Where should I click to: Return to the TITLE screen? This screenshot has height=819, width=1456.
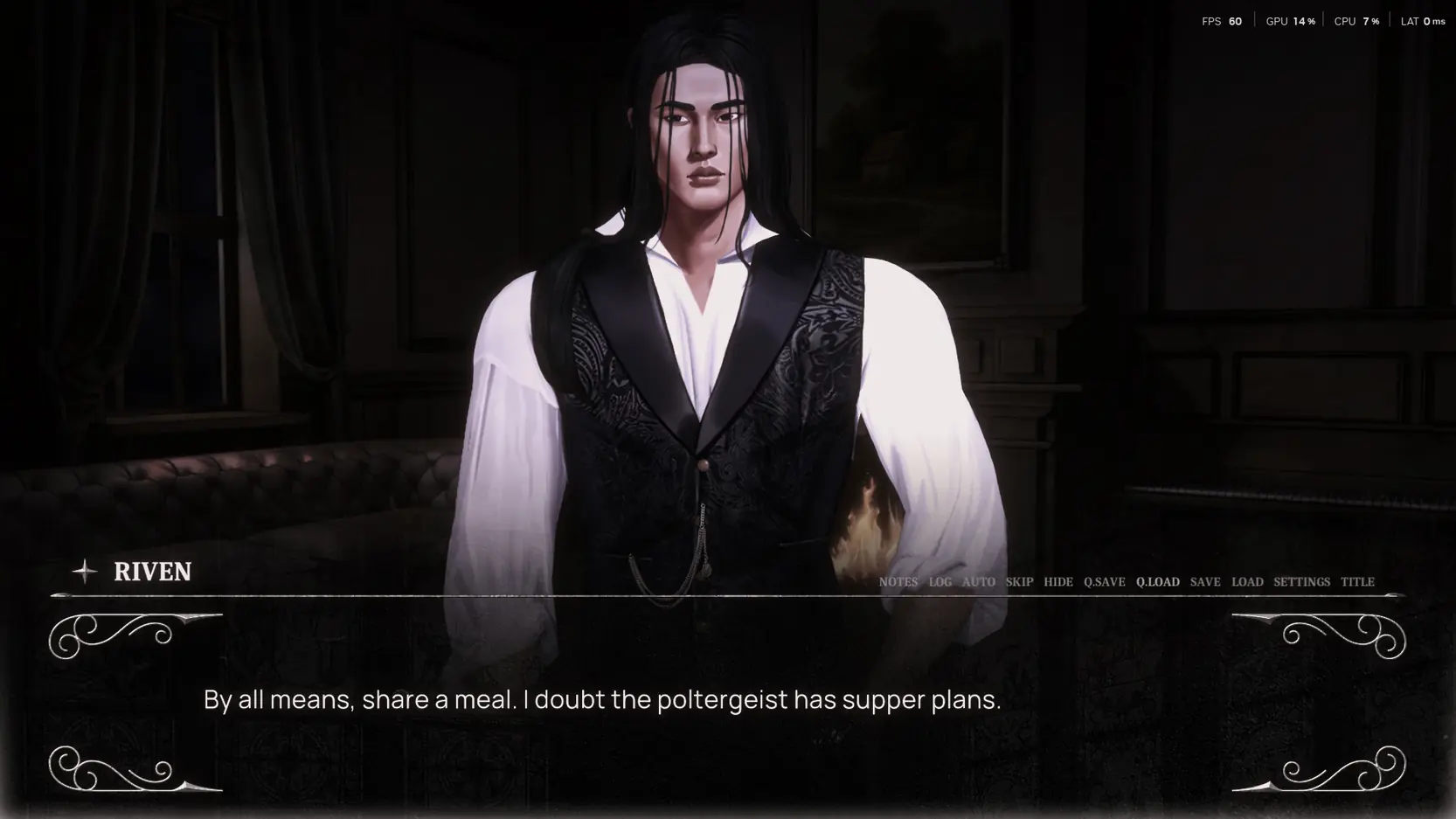(x=1358, y=581)
